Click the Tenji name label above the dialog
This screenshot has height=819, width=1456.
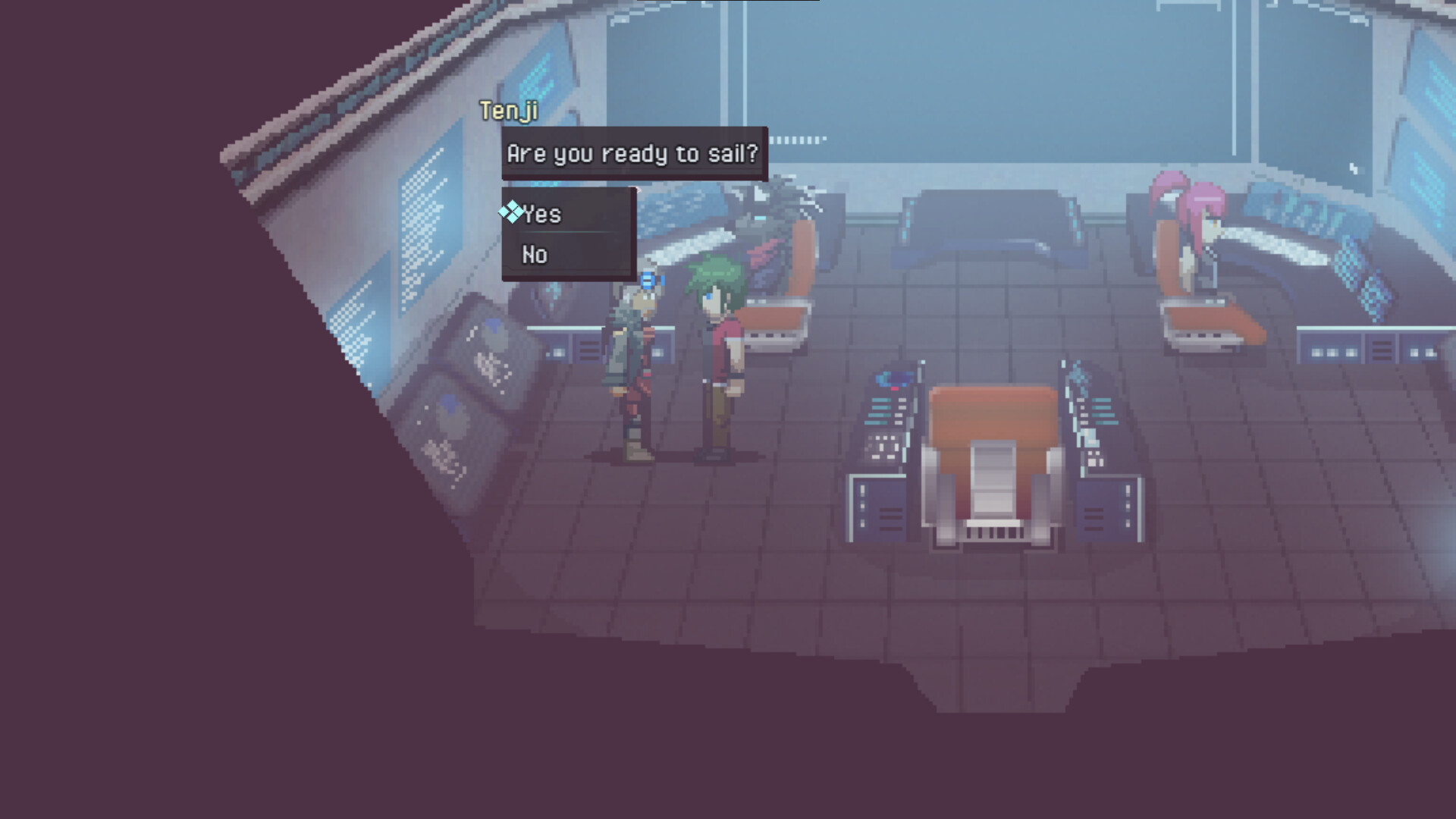tap(509, 112)
